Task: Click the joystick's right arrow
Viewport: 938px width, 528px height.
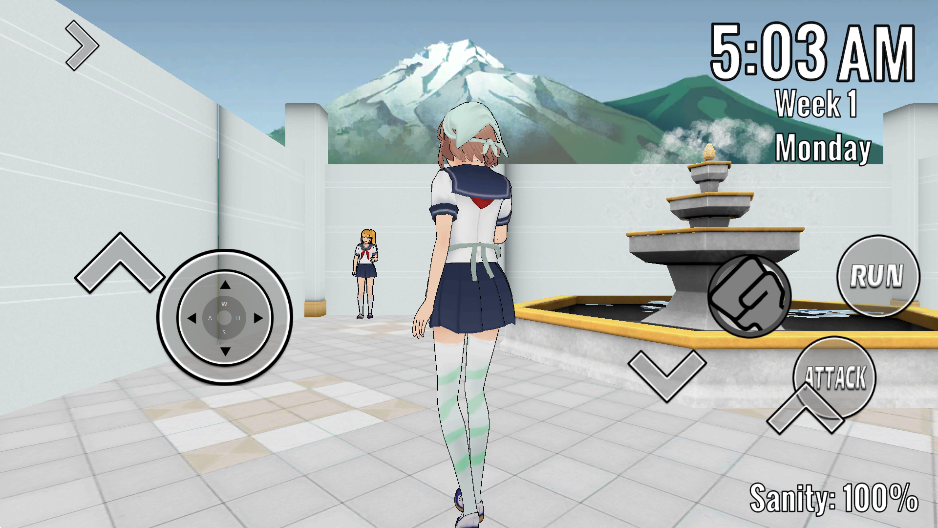Action: coord(258,318)
